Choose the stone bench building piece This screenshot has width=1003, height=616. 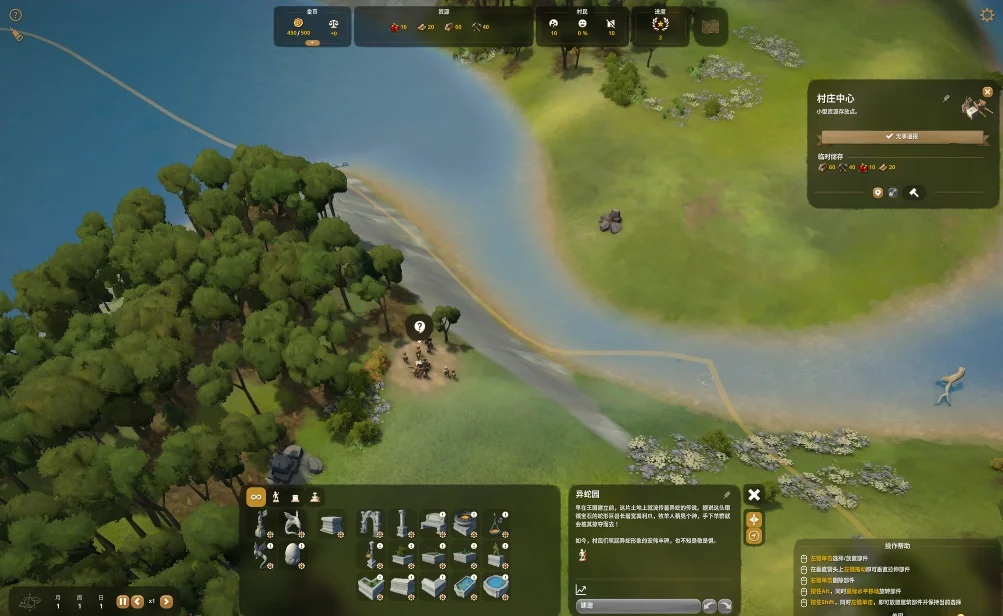point(433,522)
